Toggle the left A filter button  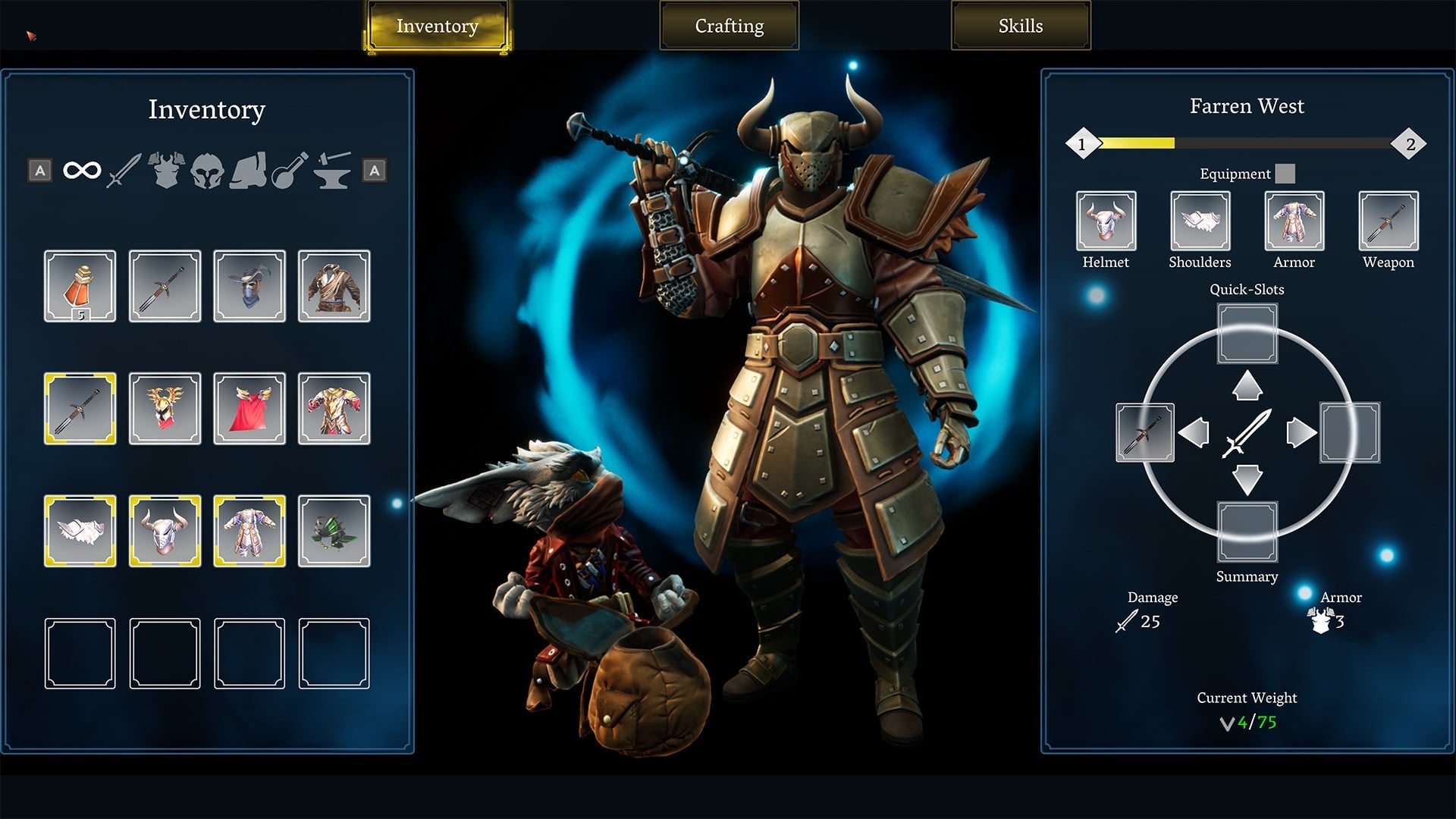(x=39, y=170)
